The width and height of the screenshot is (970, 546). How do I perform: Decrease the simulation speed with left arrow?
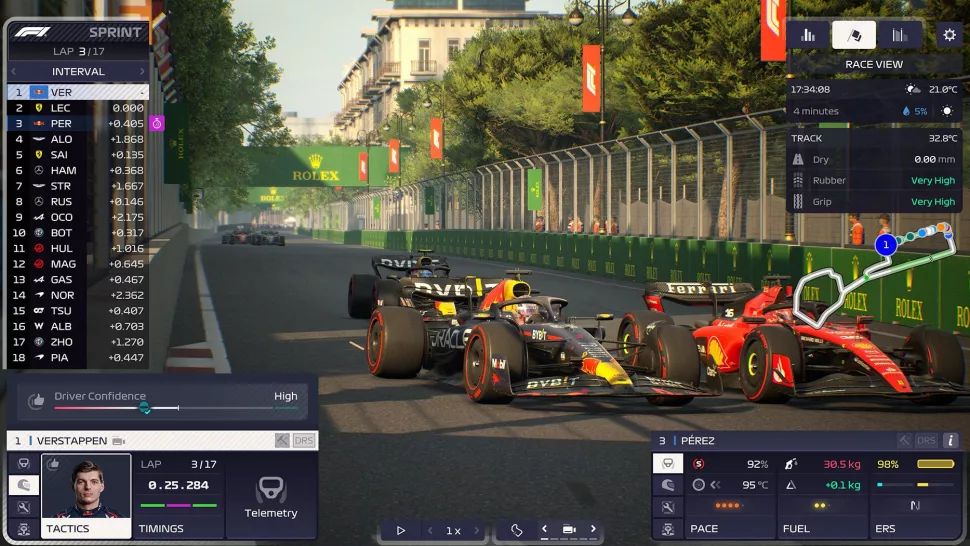[431, 530]
